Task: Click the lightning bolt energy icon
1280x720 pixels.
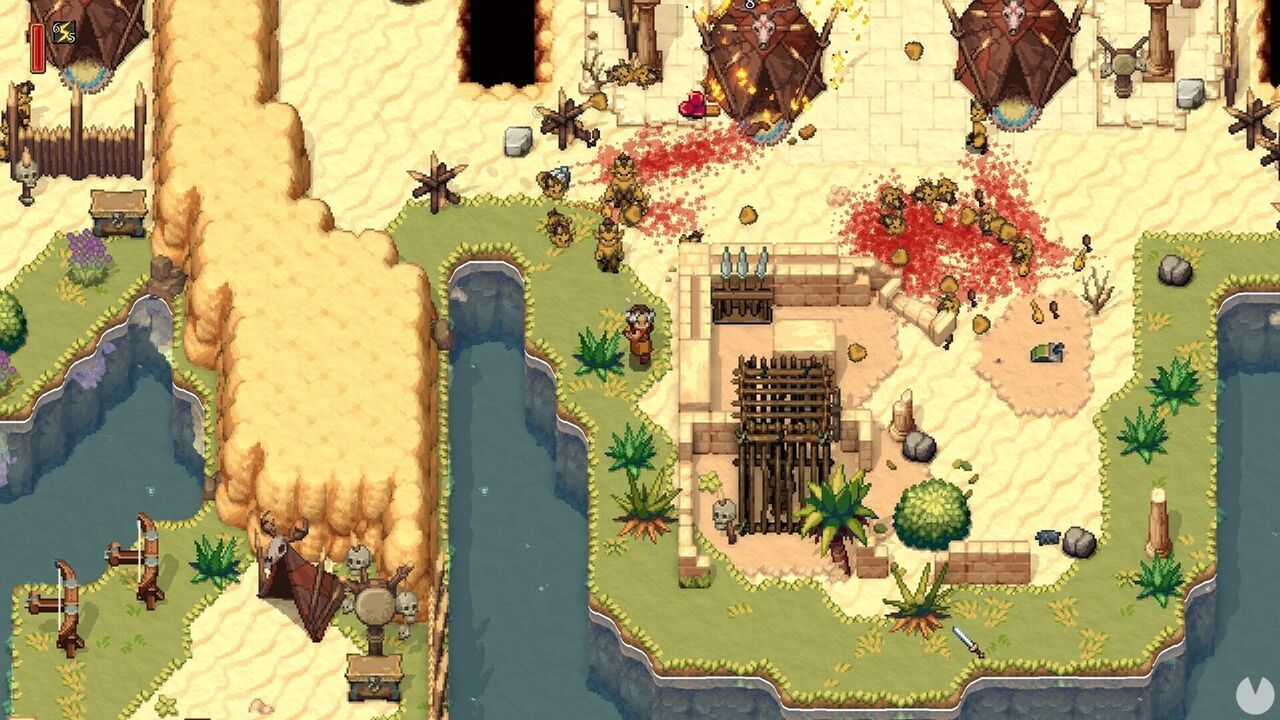Action: coord(64,32)
